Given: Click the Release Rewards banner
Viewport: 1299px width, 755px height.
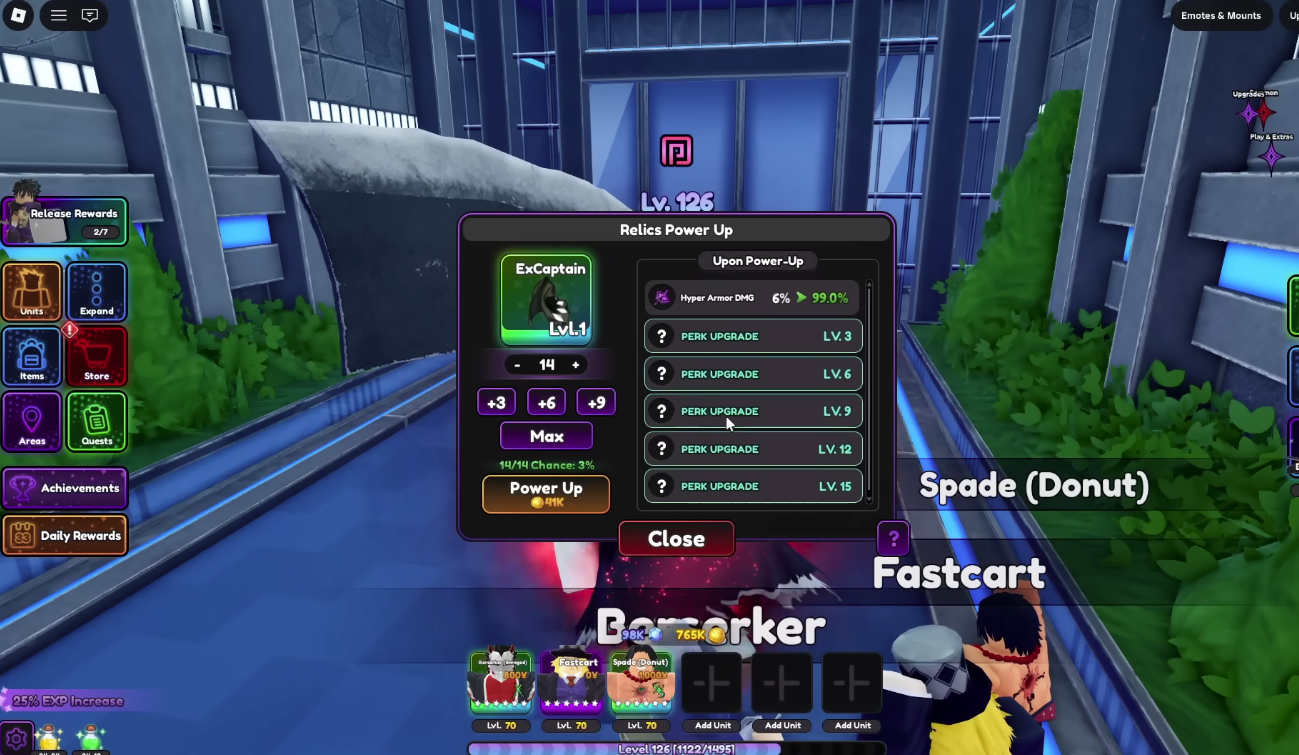Looking at the screenshot, I should [65, 218].
